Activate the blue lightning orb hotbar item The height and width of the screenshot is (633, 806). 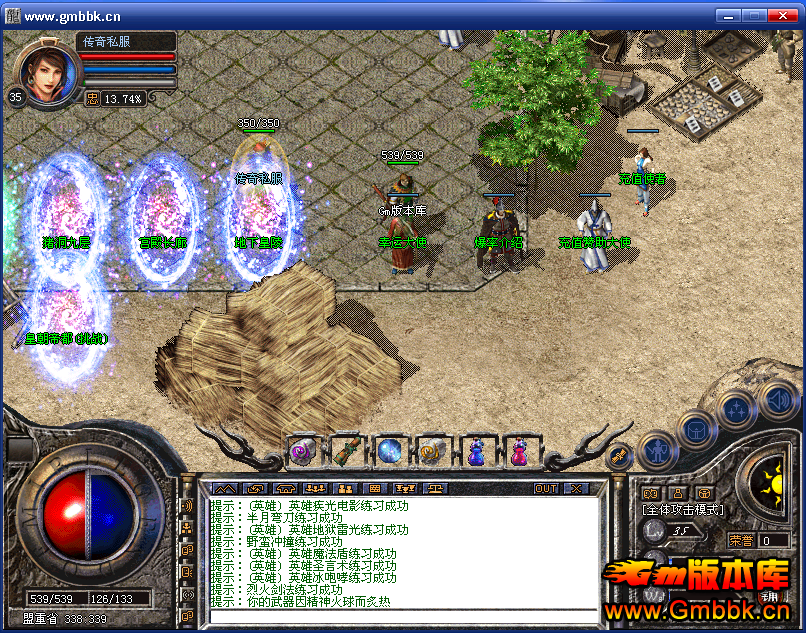[389, 452]
